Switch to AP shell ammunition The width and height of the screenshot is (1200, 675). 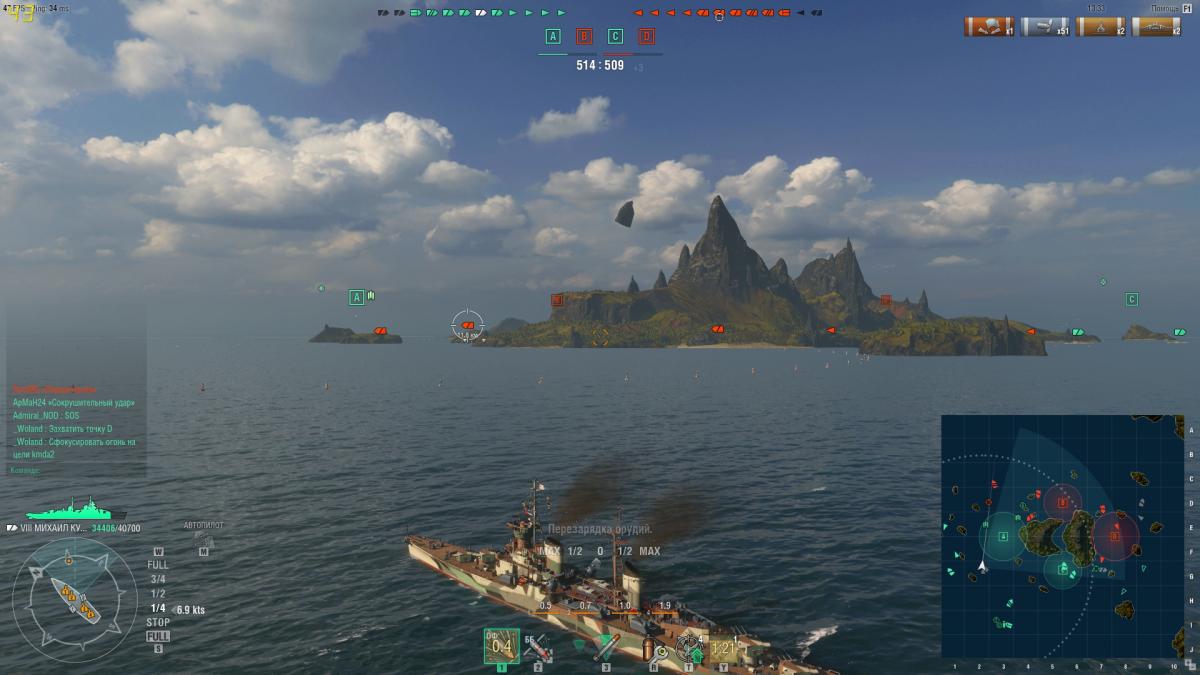tap(538, 648)
